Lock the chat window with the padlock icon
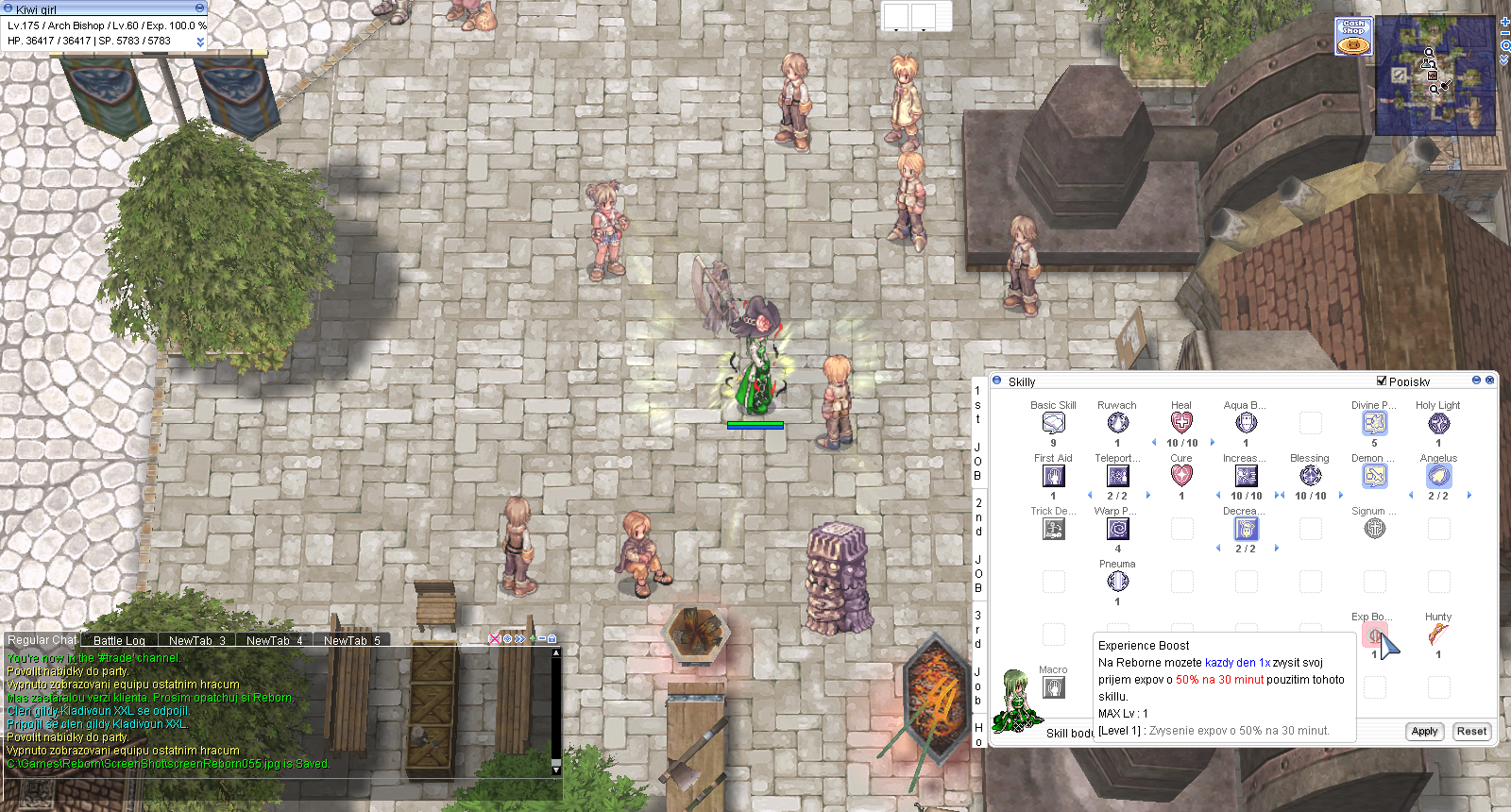This screenshot has width=1511, height=812. click(x=552, y=639)
